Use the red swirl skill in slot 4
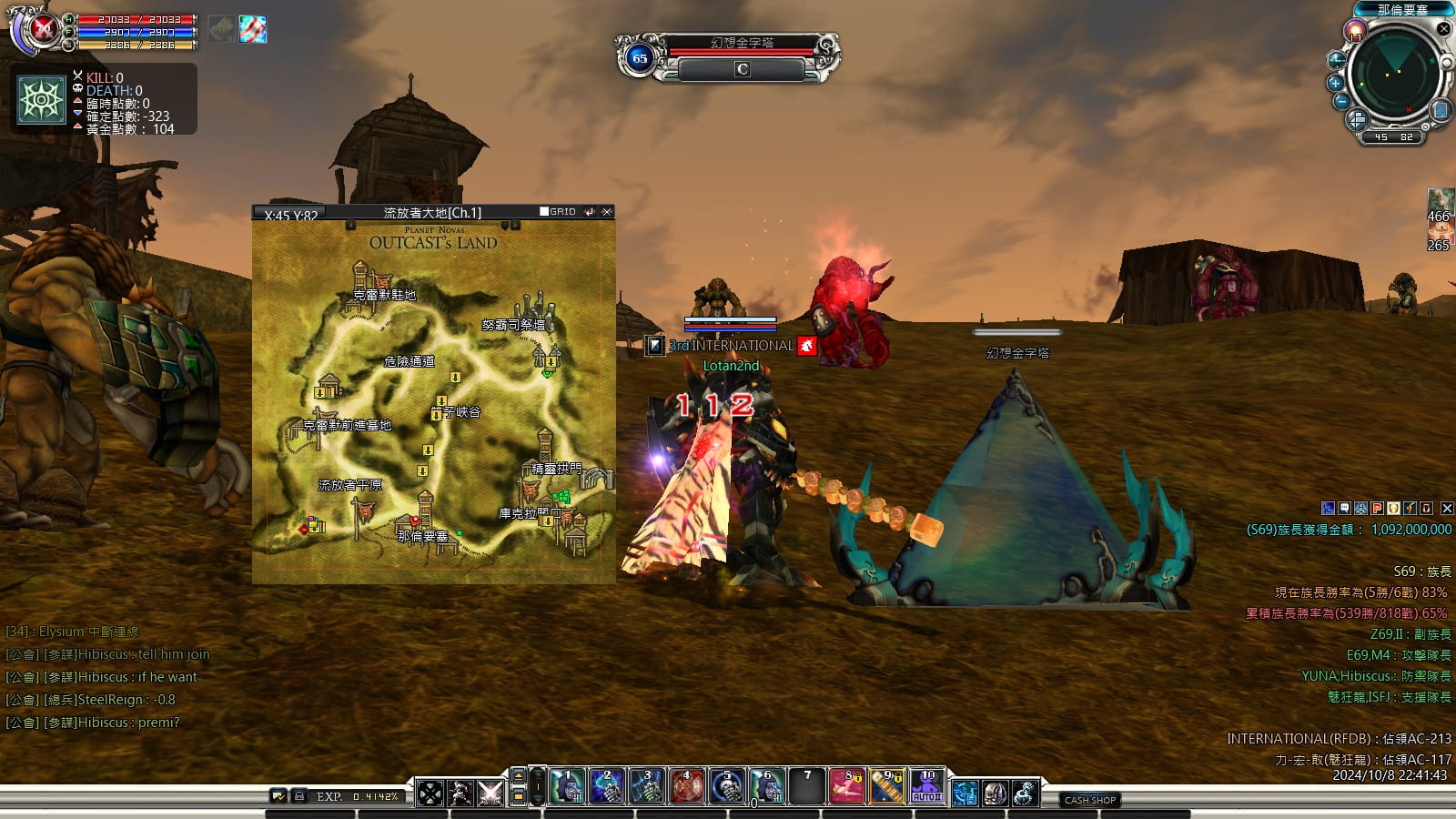The width and height of the screenshot is (1456, 819). pyautogui.click(x=687, y=787)
